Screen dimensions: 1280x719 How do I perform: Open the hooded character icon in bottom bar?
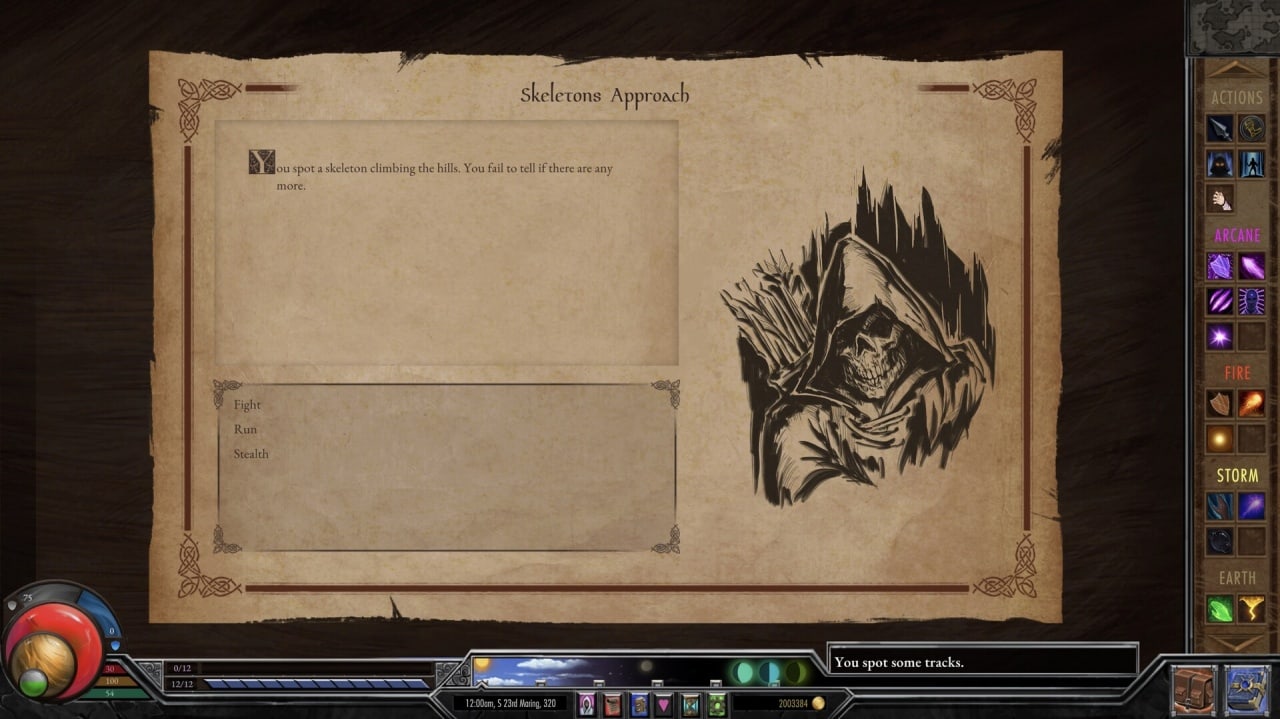[x=587, y=705]
